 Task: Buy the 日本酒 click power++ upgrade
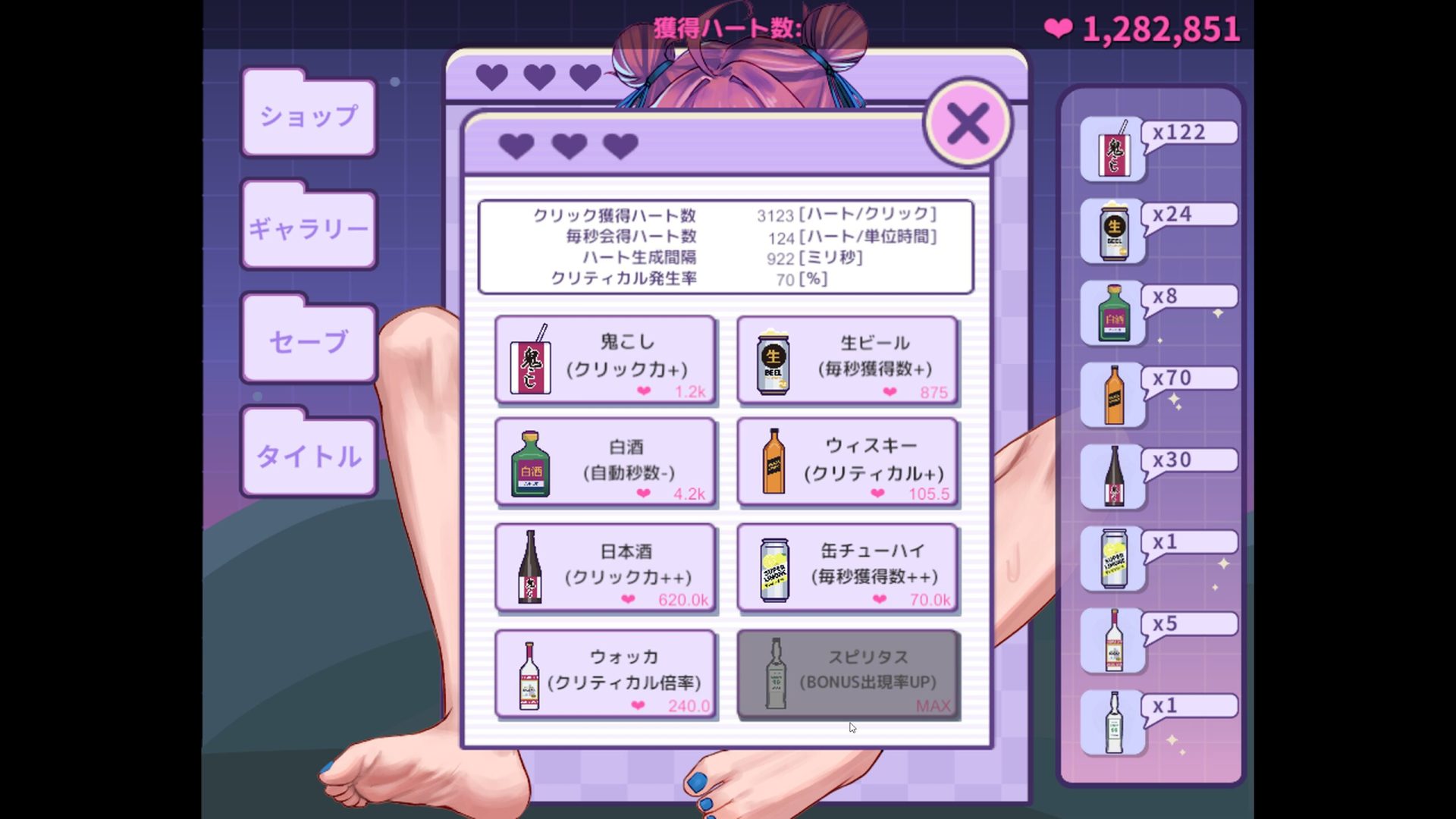tap(605, 567)
